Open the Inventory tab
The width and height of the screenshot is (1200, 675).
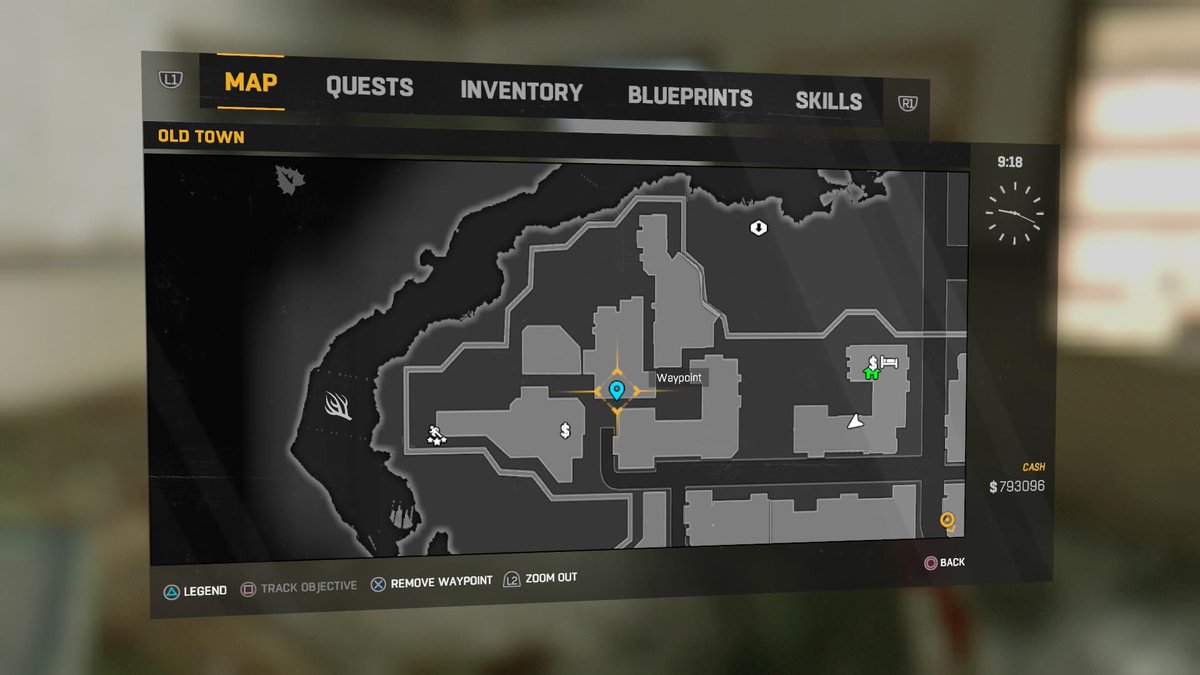click(x=521, y=92)
